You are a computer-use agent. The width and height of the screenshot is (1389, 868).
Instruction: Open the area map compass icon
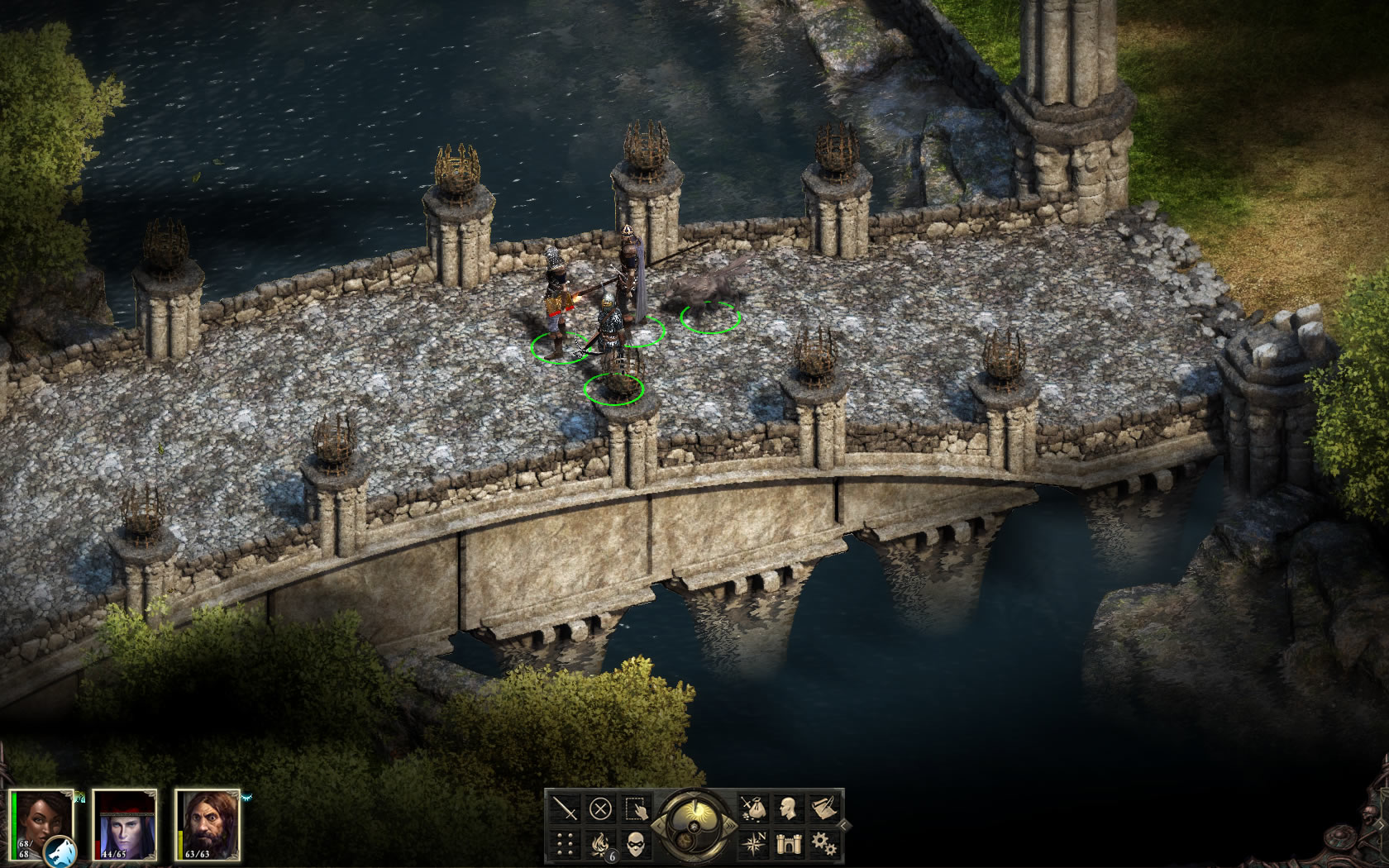pyautogui.click(x=753, y=842)
